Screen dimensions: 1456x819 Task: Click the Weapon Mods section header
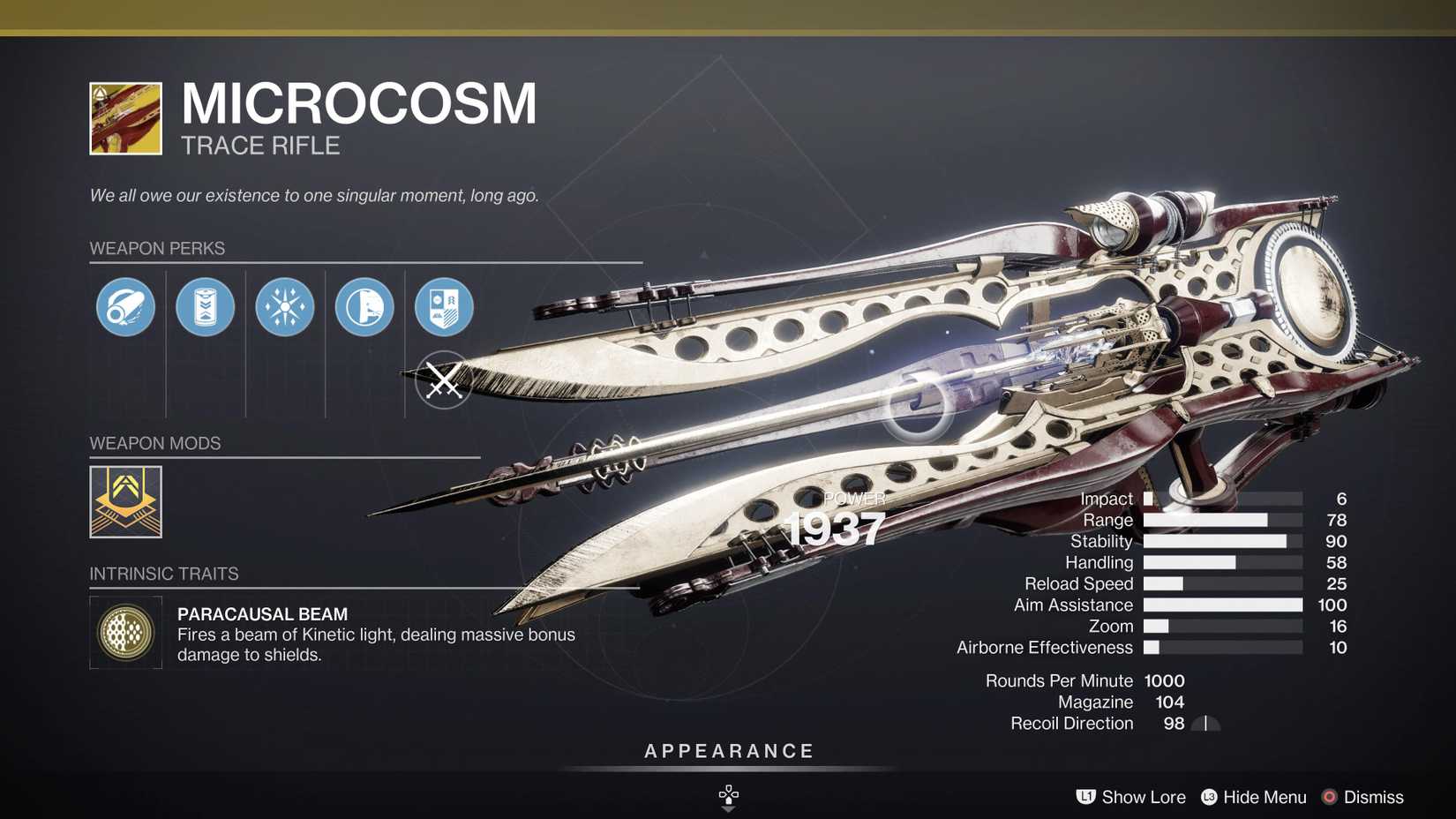coord(156,443)
